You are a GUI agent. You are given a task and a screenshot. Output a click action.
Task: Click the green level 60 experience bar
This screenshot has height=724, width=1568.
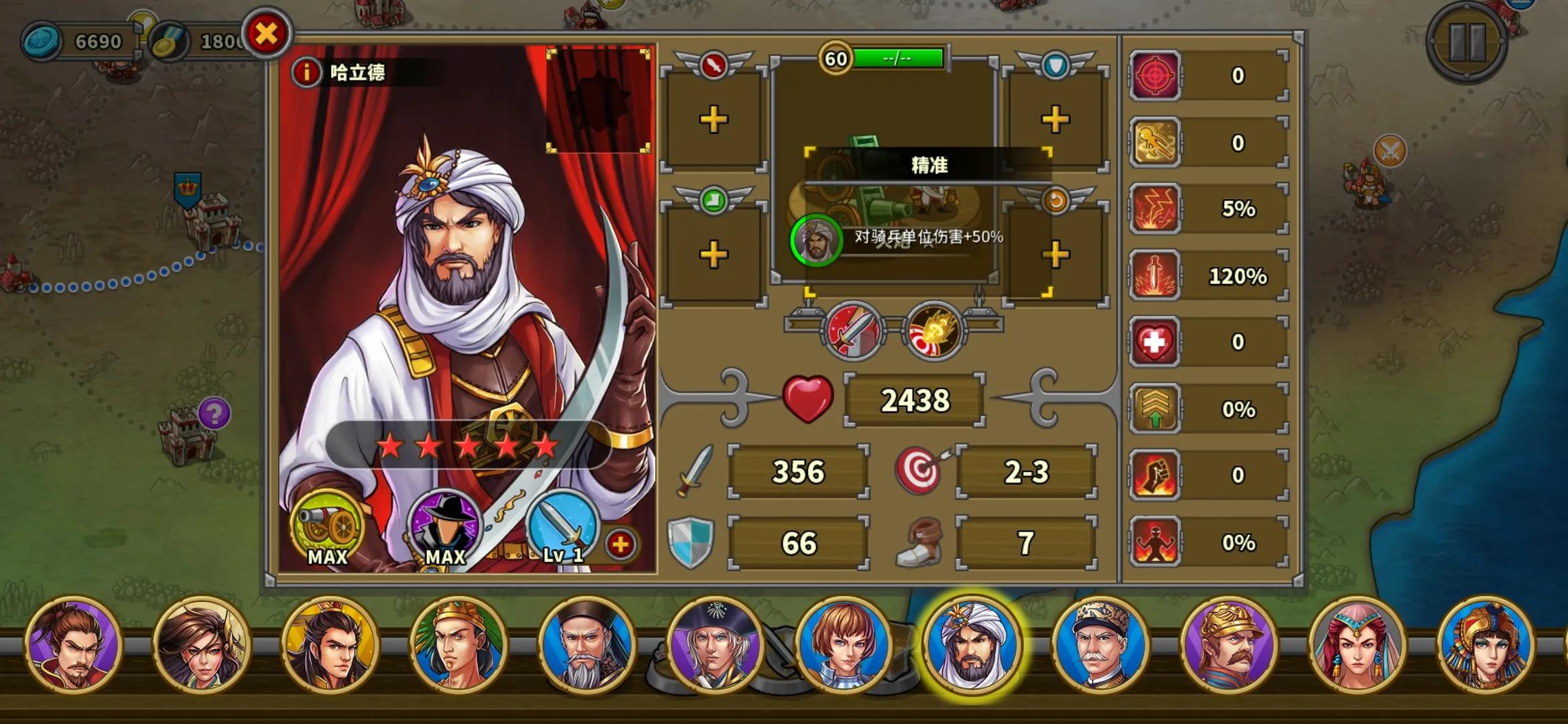tap(898, 59)
